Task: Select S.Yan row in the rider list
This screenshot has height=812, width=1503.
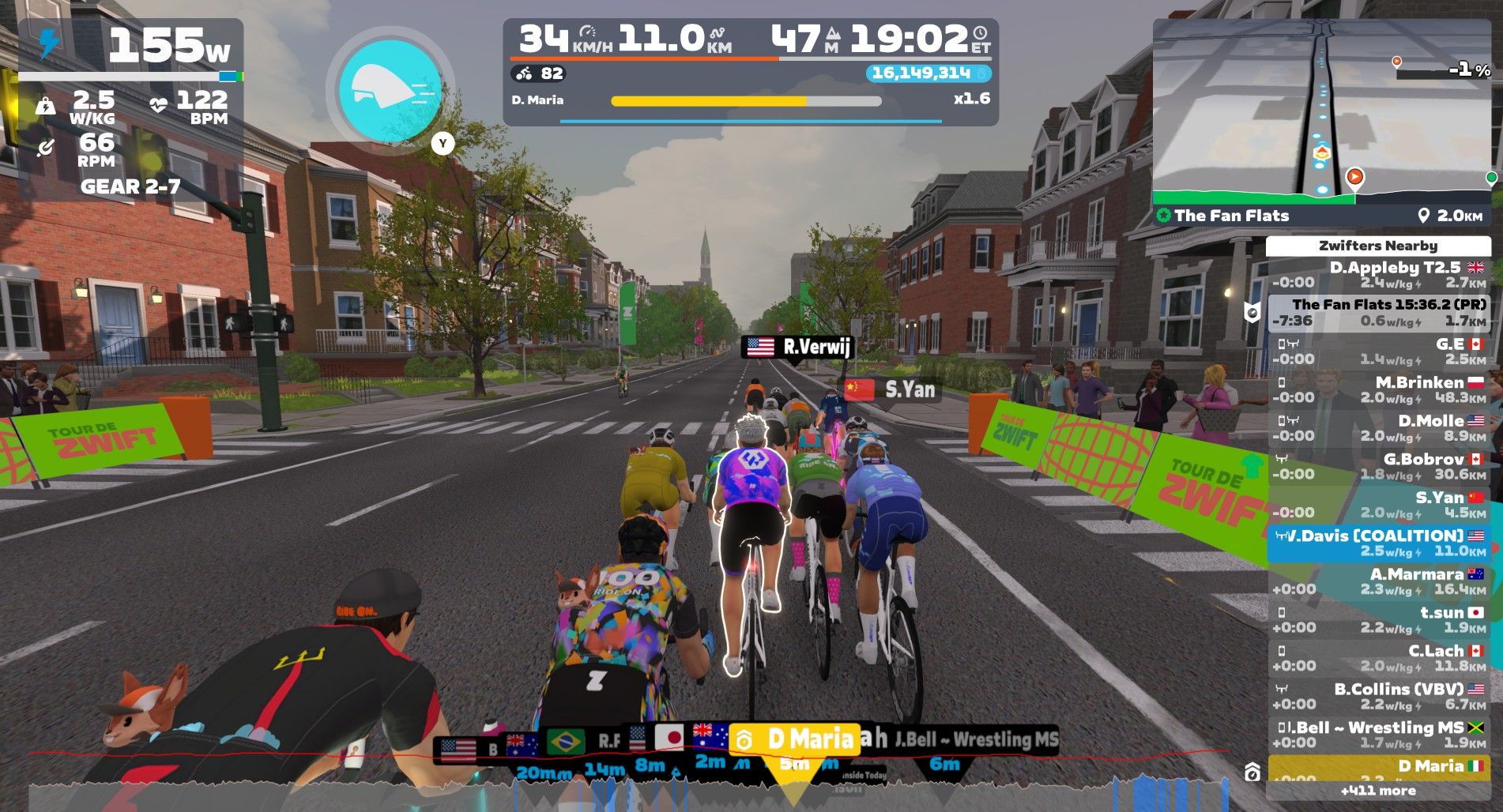Action: click(x=1378, y=505)
